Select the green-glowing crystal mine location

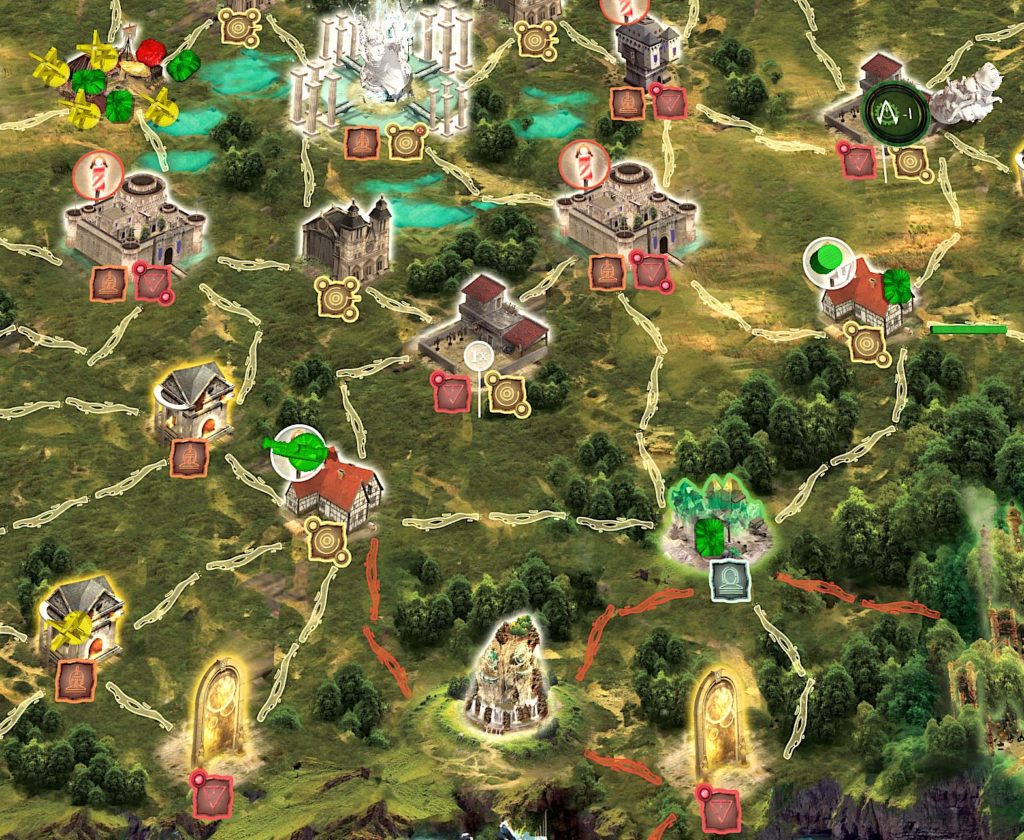click(719, 518)
